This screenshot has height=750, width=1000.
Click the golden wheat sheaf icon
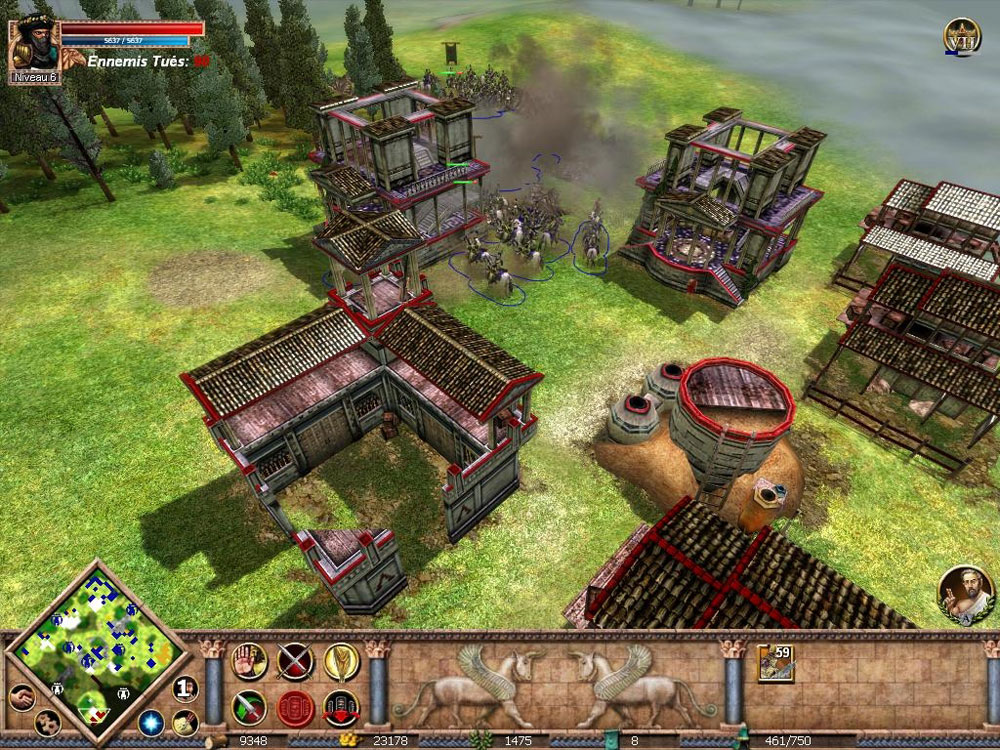pos(341,660)
